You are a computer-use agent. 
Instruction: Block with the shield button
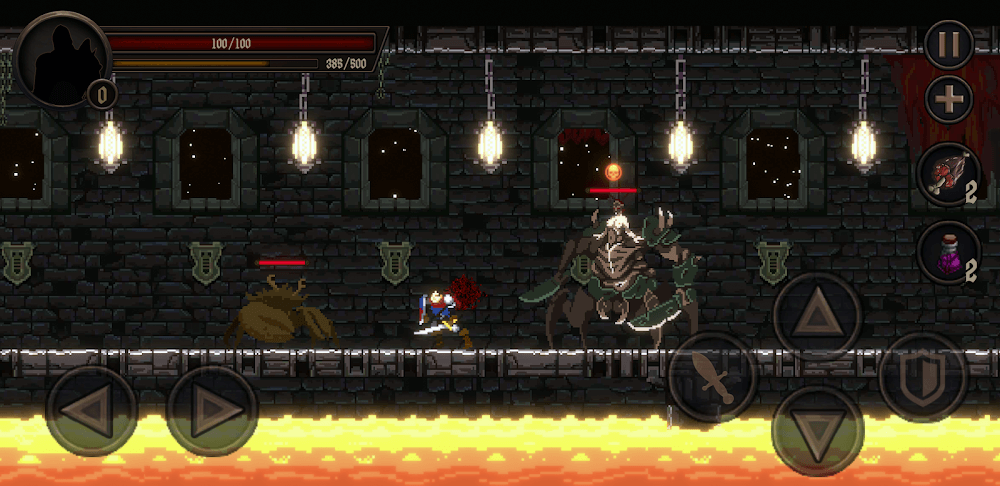[922, 377]
